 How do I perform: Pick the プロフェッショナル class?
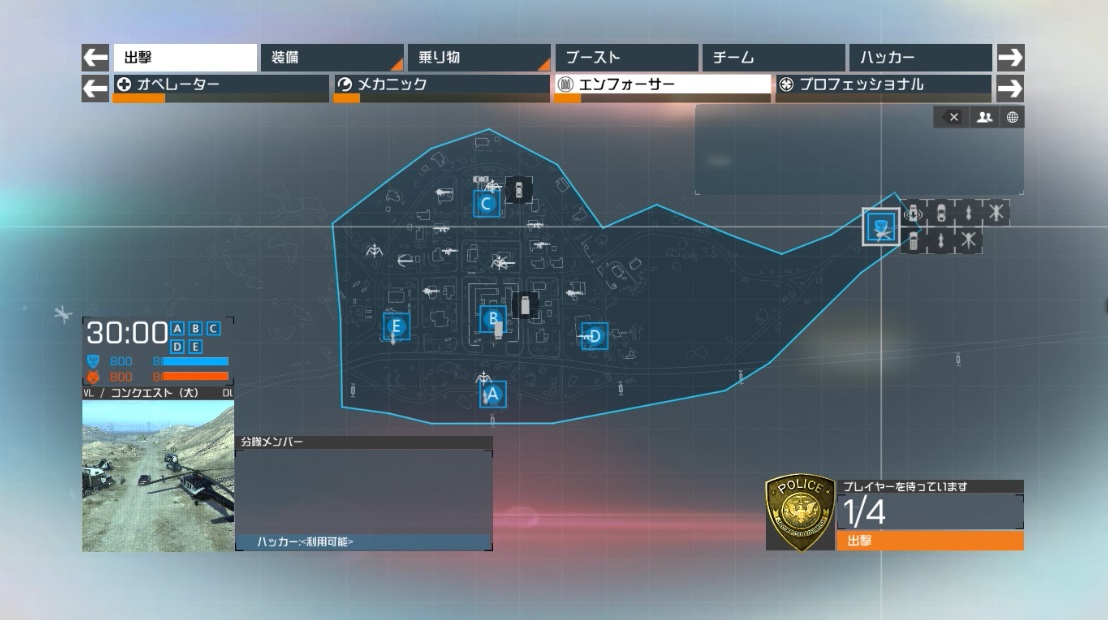(x=883, y=86)
